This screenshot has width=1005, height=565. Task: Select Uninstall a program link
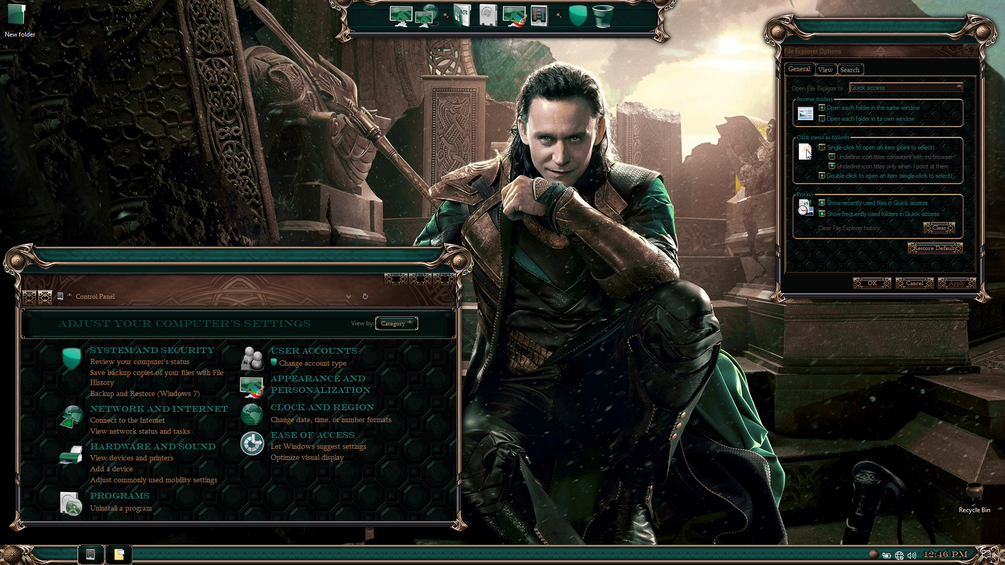[x=121, y=509]
